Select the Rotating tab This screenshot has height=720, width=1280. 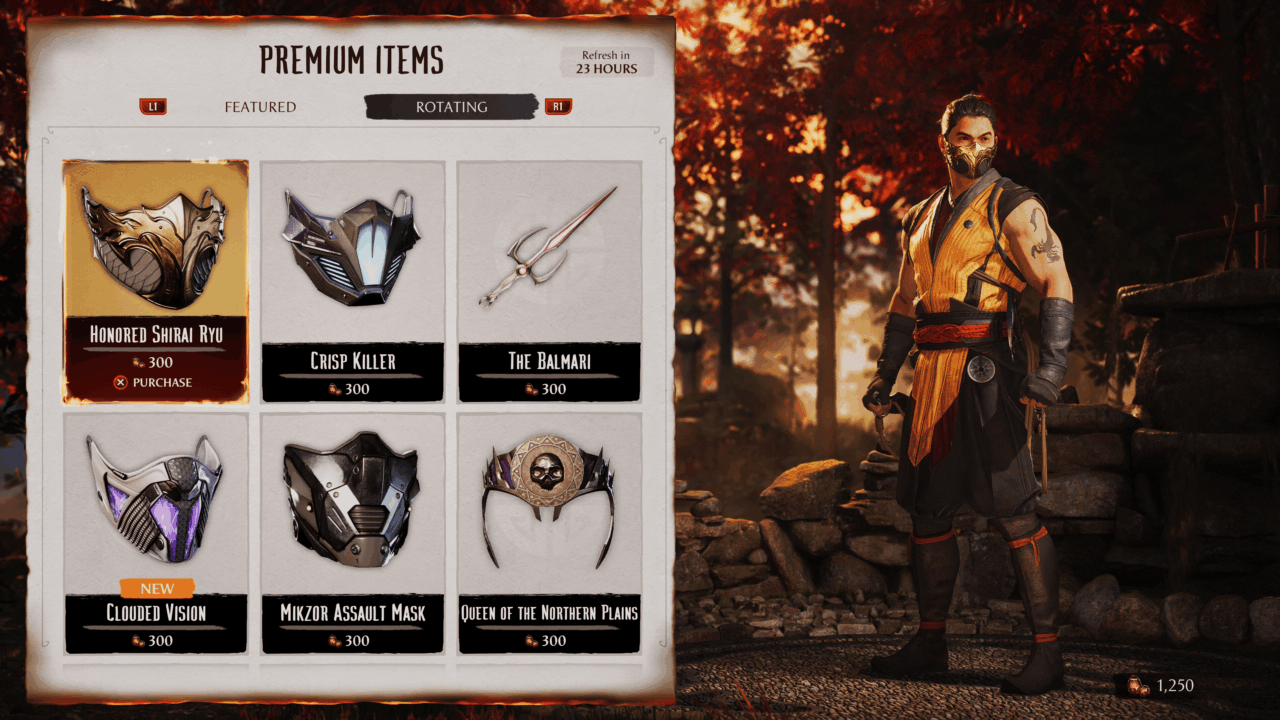tap(451, 107)
